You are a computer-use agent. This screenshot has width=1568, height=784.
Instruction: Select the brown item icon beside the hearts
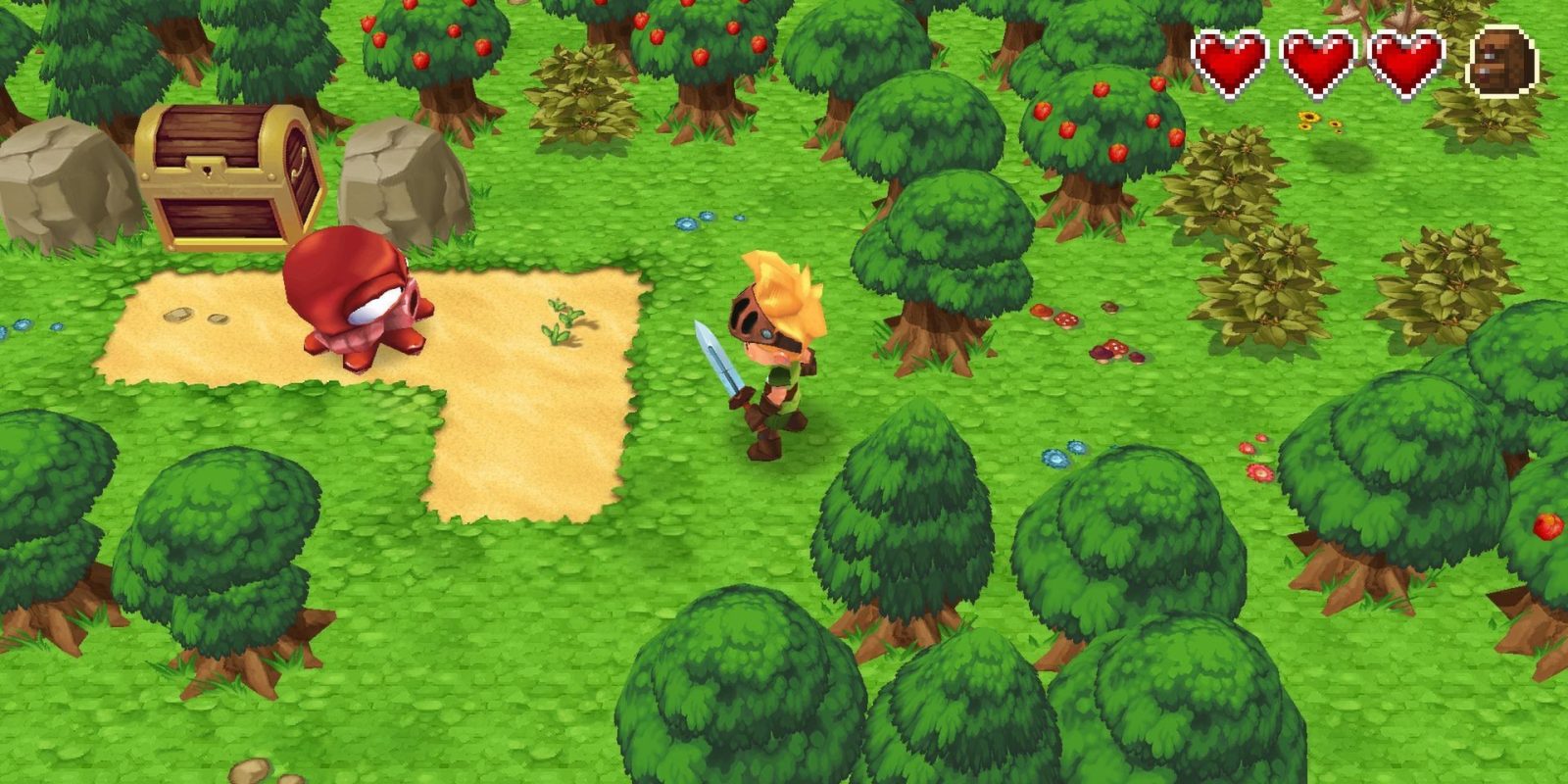pyautogui.click(x=1502, y=62)
